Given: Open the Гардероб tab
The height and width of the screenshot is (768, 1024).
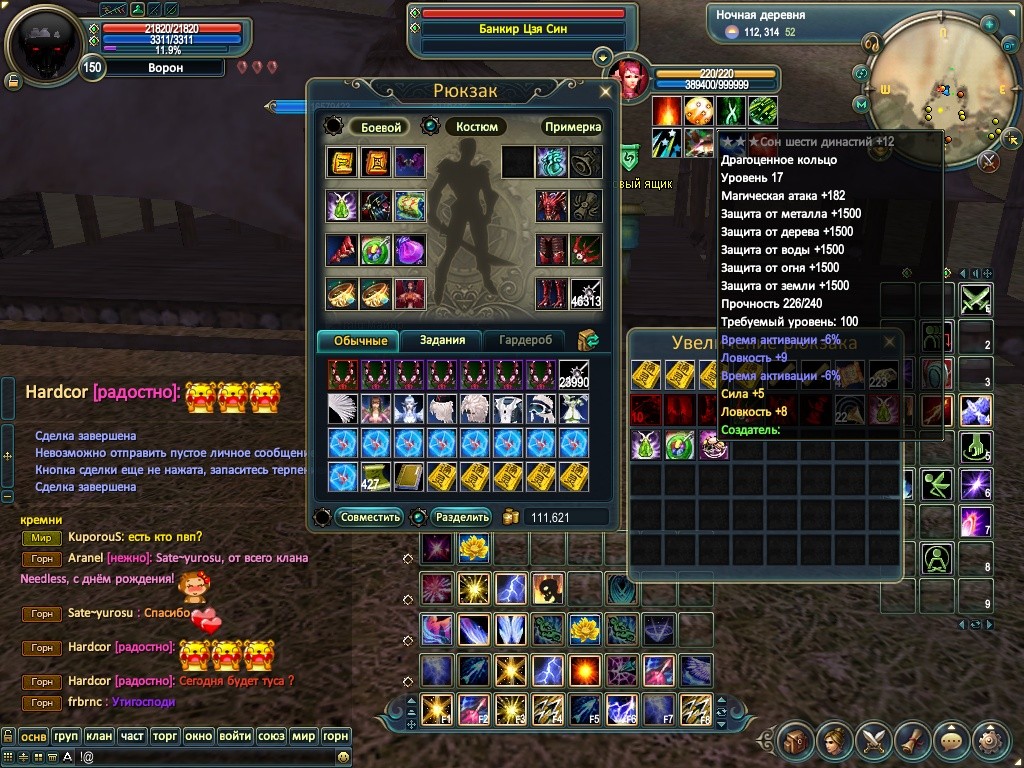Looking at the screenshot, I should (526, 340).
